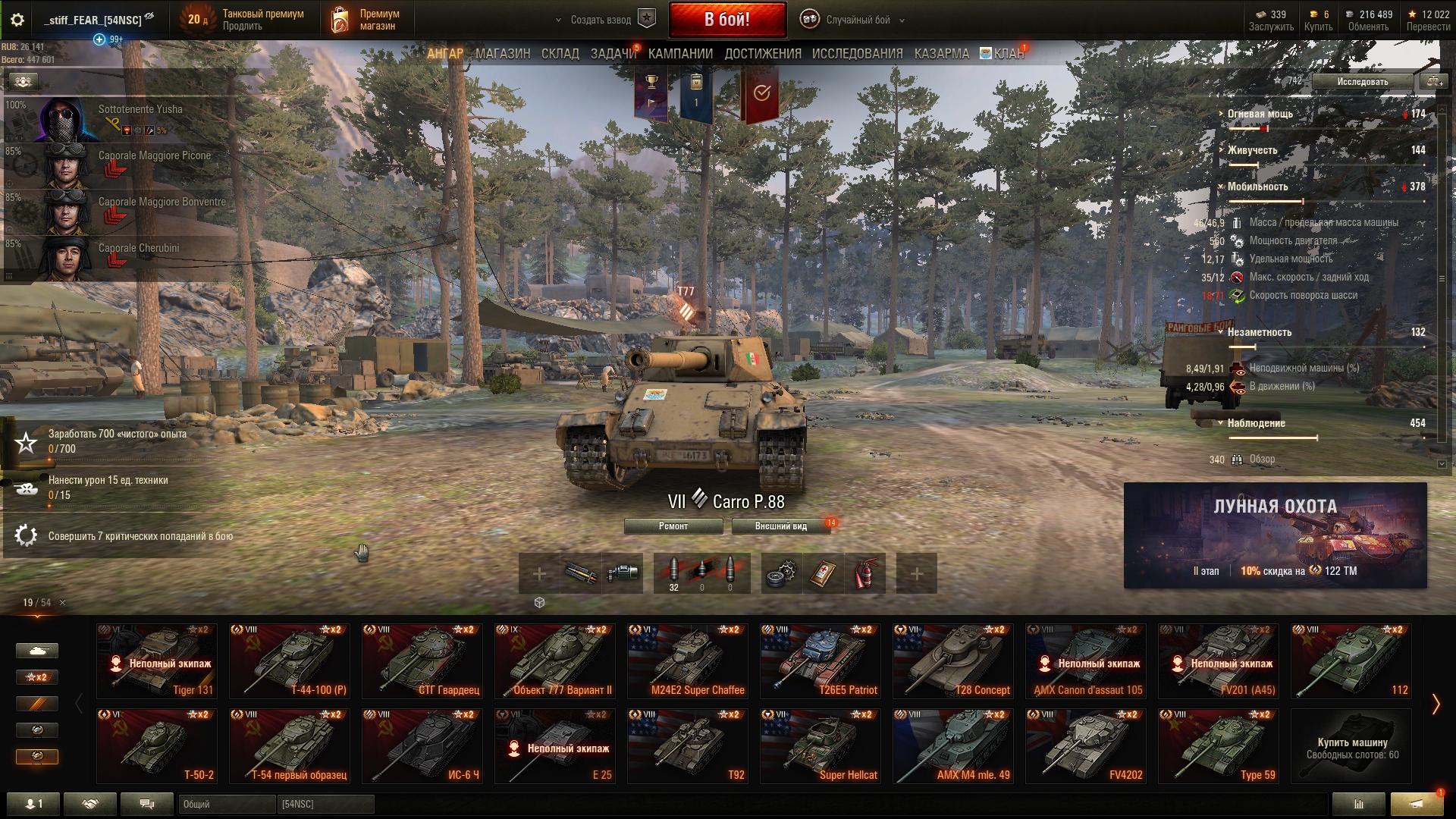Choose the T26E5 Patriot tank
The height and width of the screenshot is (819, 1456).
click(821, 661)
